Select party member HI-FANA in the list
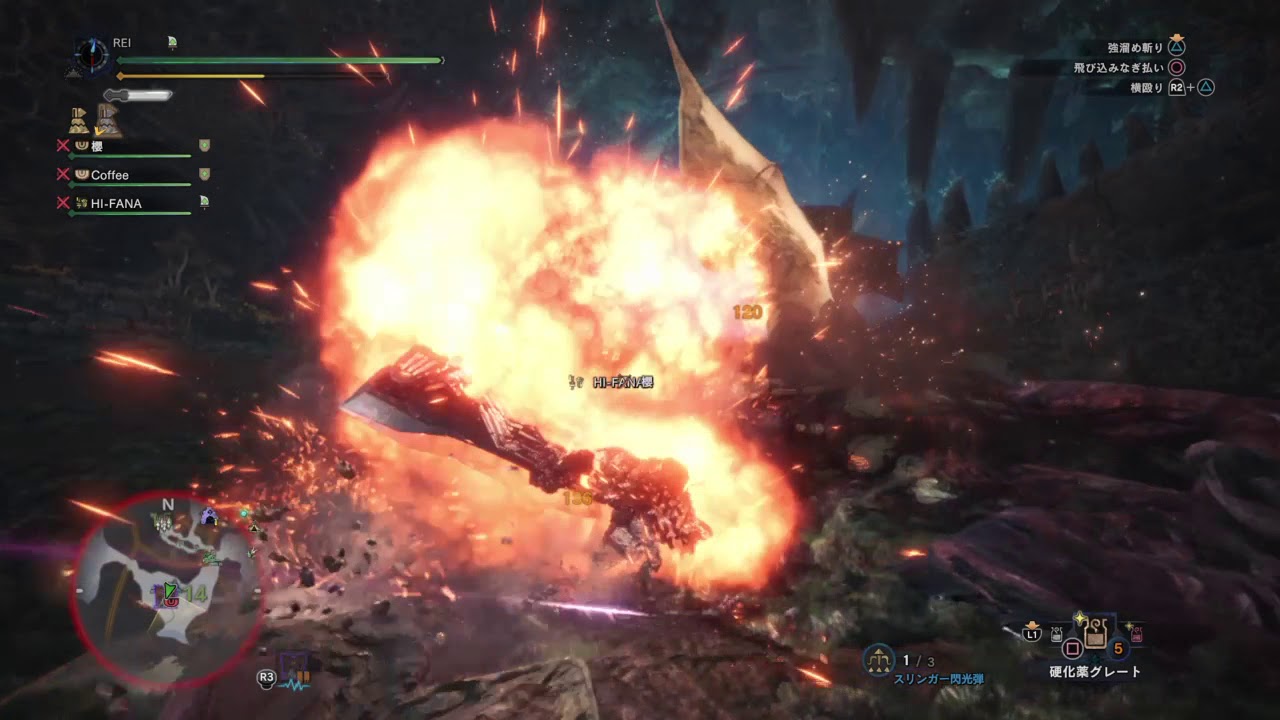This screenshot has height=720, width=1280. pos(115,204)
